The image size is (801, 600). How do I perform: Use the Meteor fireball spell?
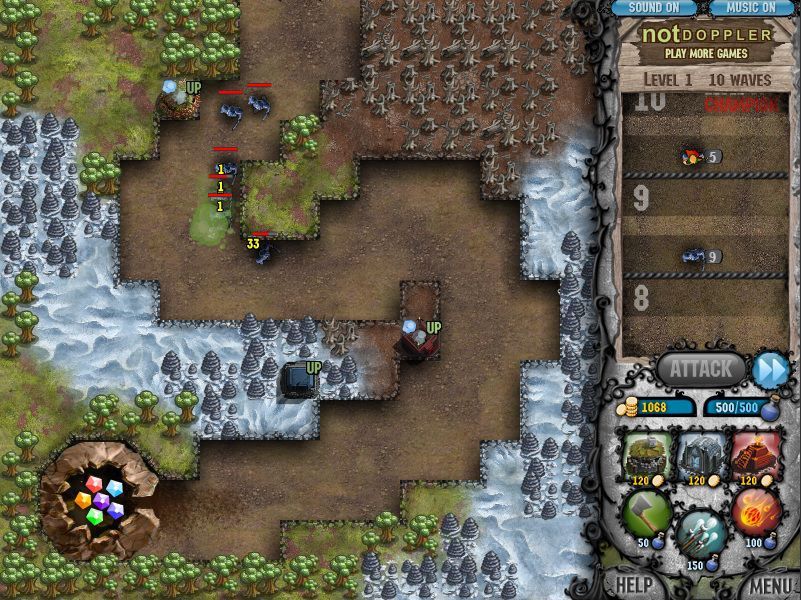(x=755, y=514)
